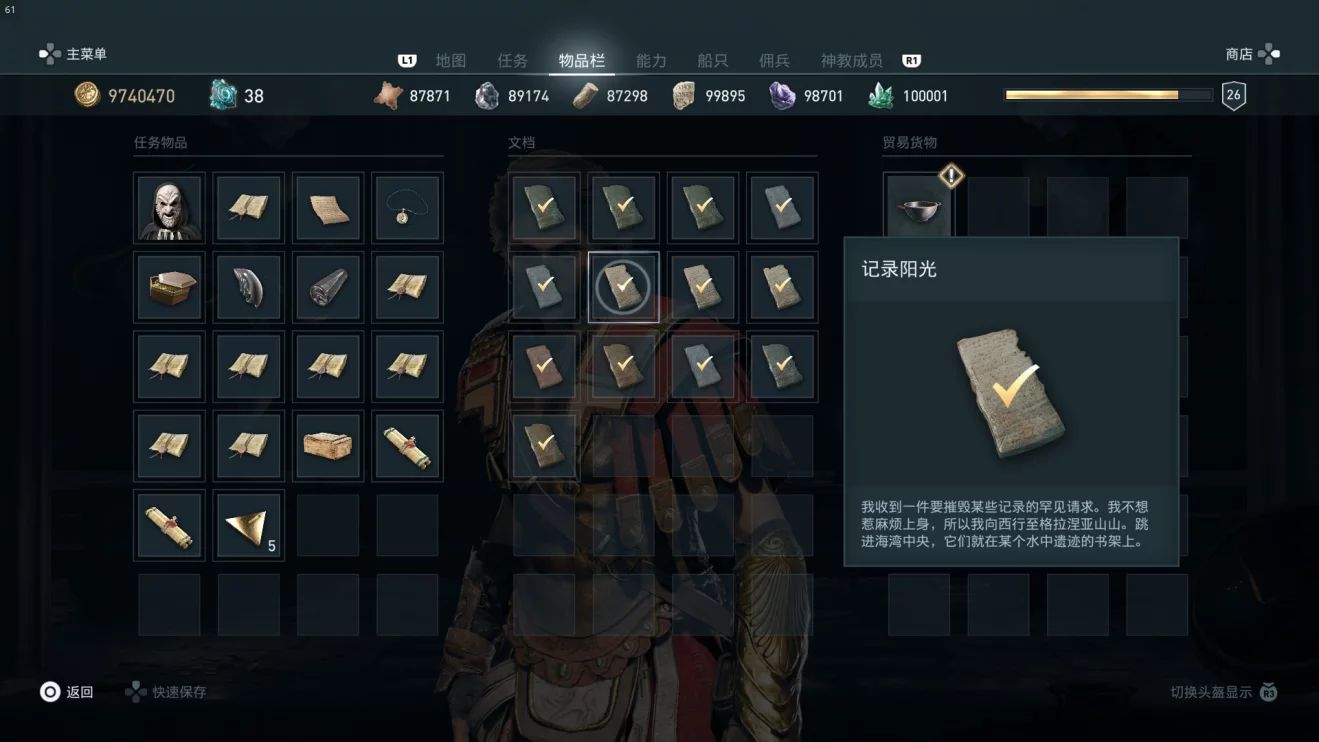Viewport: 1319px width, 742px height.
Task: Click the 返回 back button
Action: coord(67,692)
